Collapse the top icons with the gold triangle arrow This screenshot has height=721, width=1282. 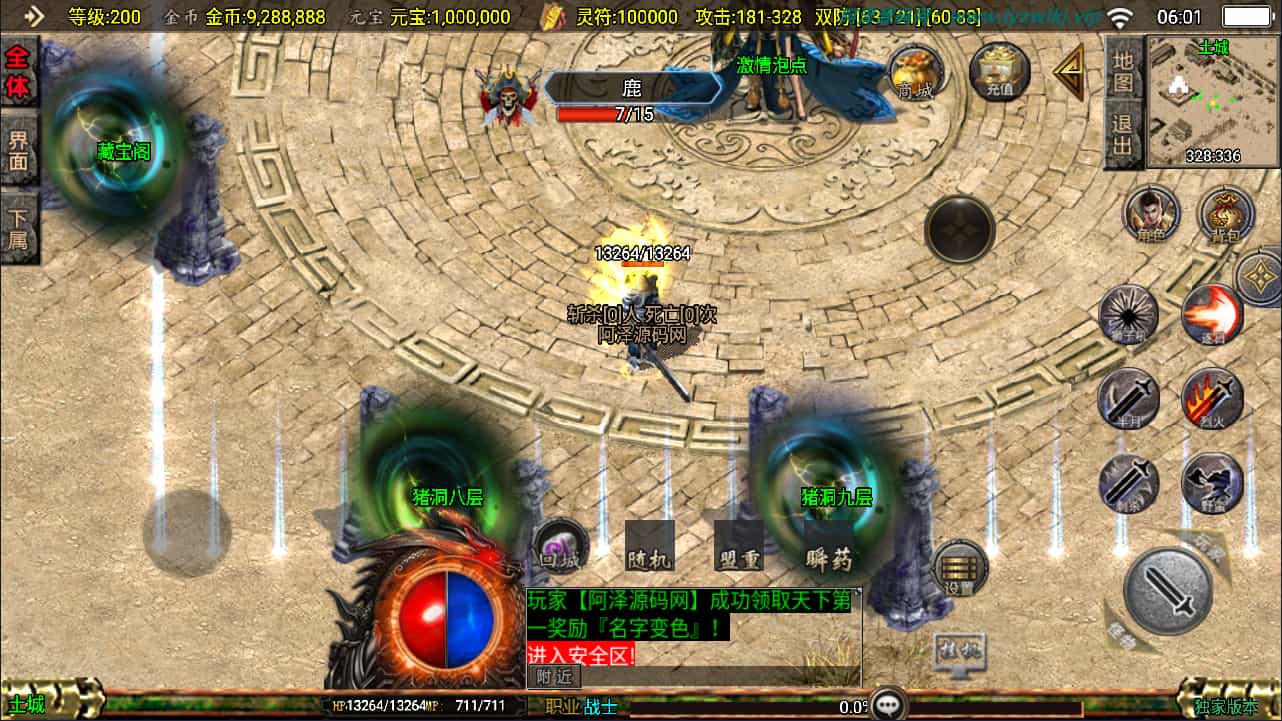coord(1068,72)
